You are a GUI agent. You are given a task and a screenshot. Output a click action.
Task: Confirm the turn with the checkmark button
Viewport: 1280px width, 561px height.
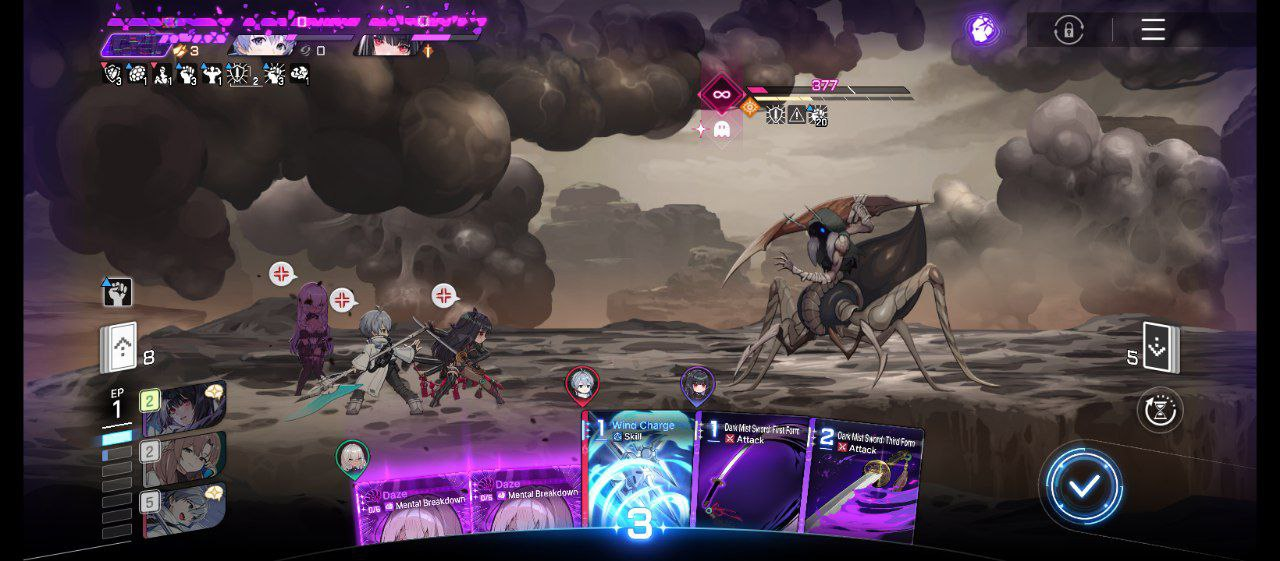(x=1084, y=487)
